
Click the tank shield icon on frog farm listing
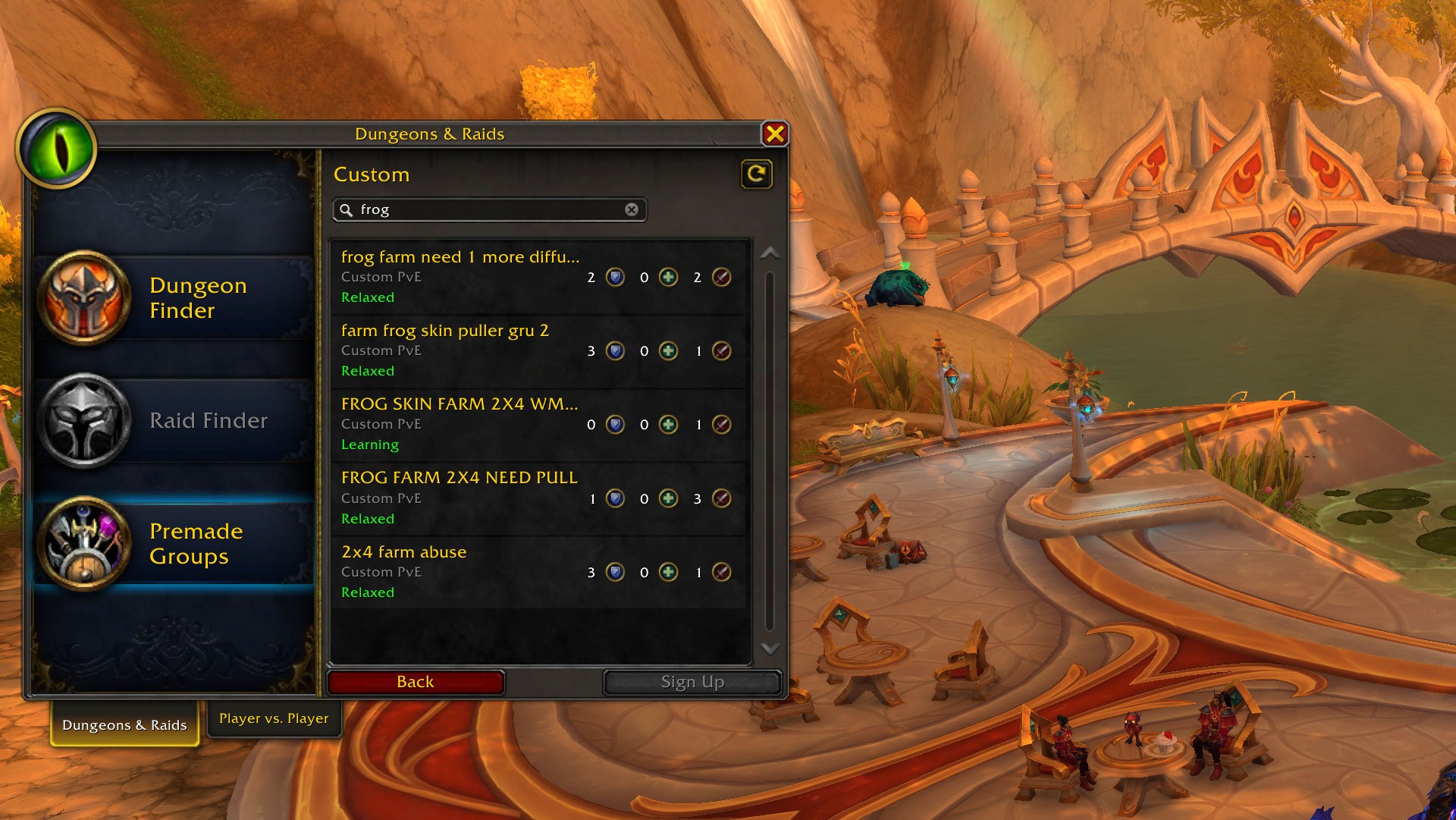coord(614,277)
